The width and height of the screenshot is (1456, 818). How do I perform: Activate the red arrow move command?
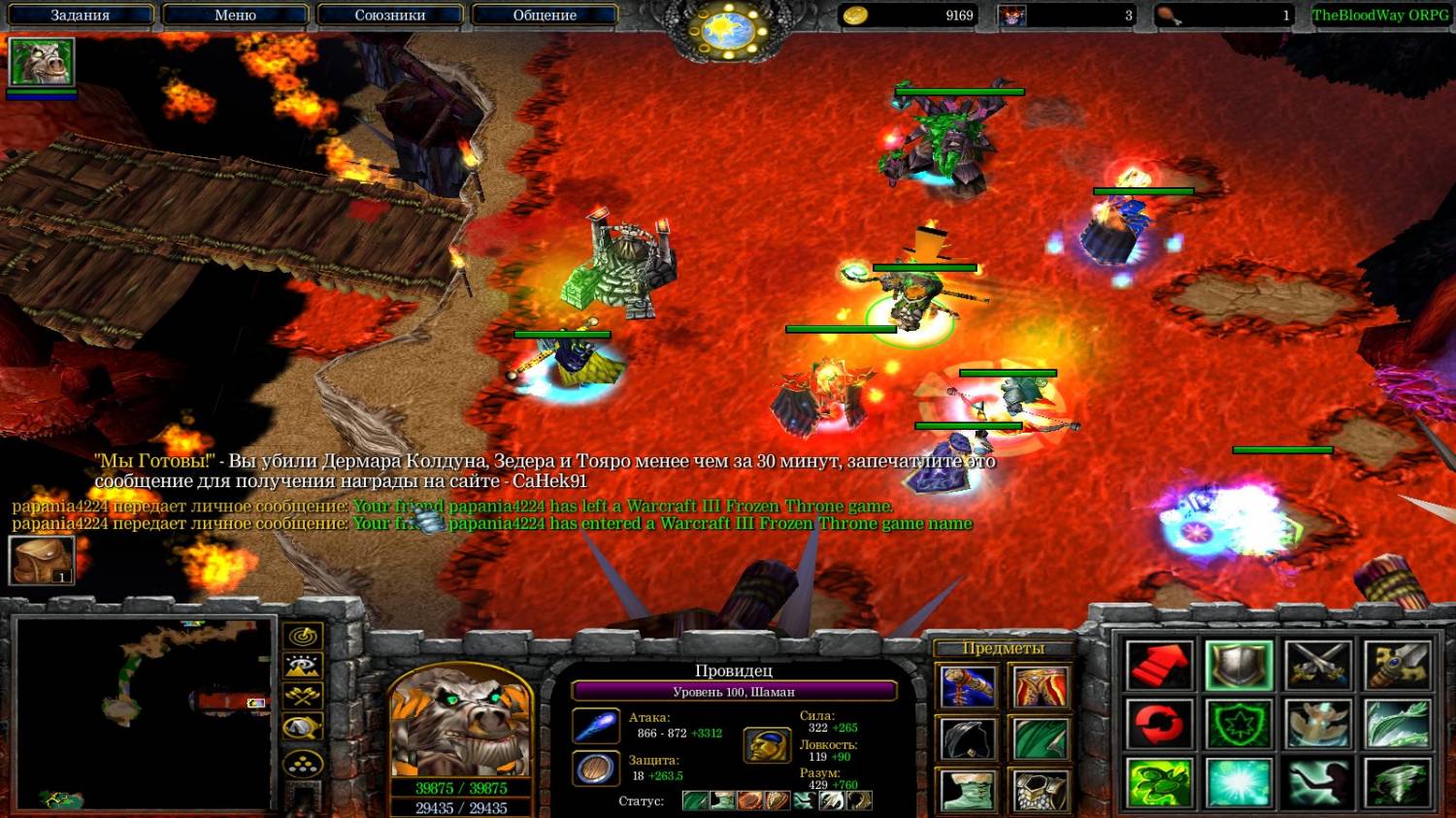click(1159, 666)
